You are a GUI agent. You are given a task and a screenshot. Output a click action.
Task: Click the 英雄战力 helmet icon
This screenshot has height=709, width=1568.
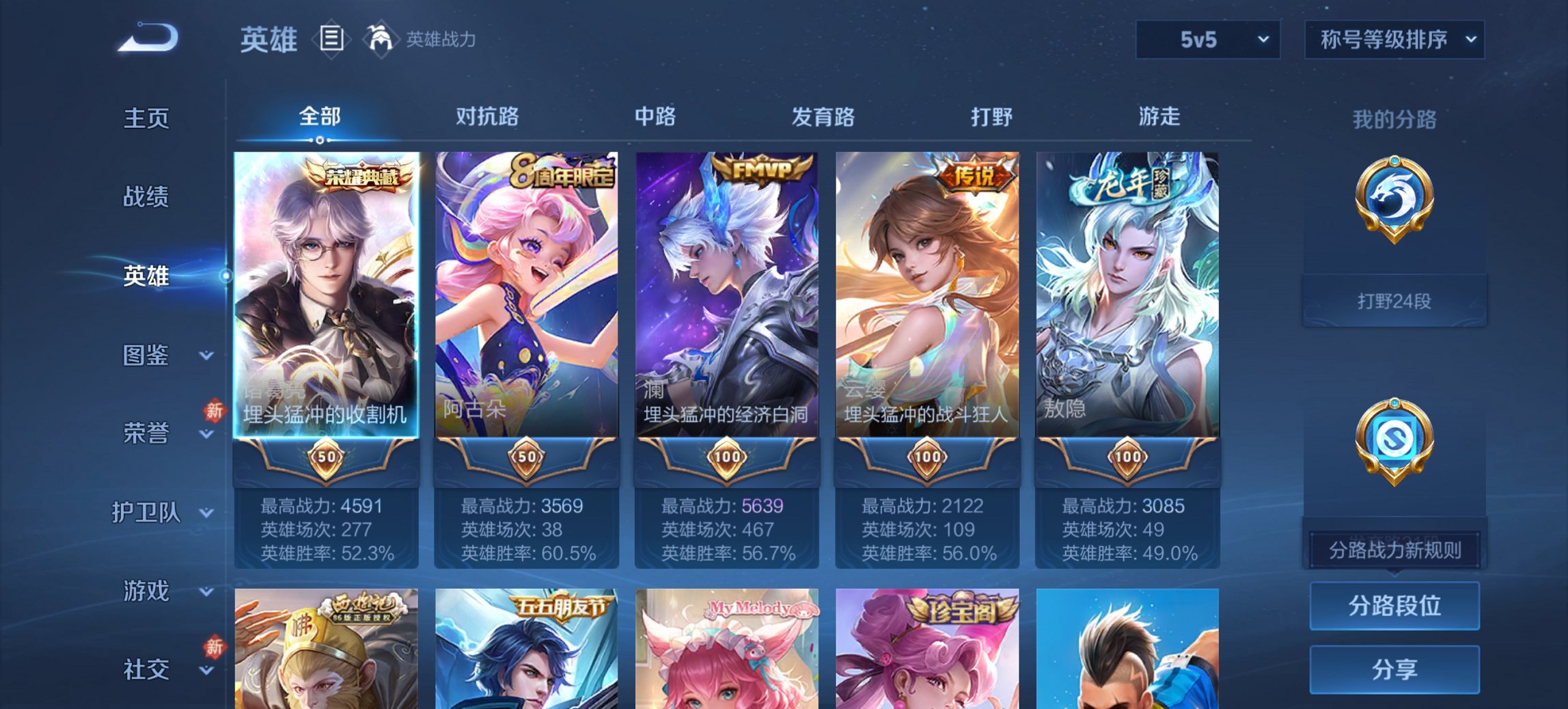click(381, 39)
